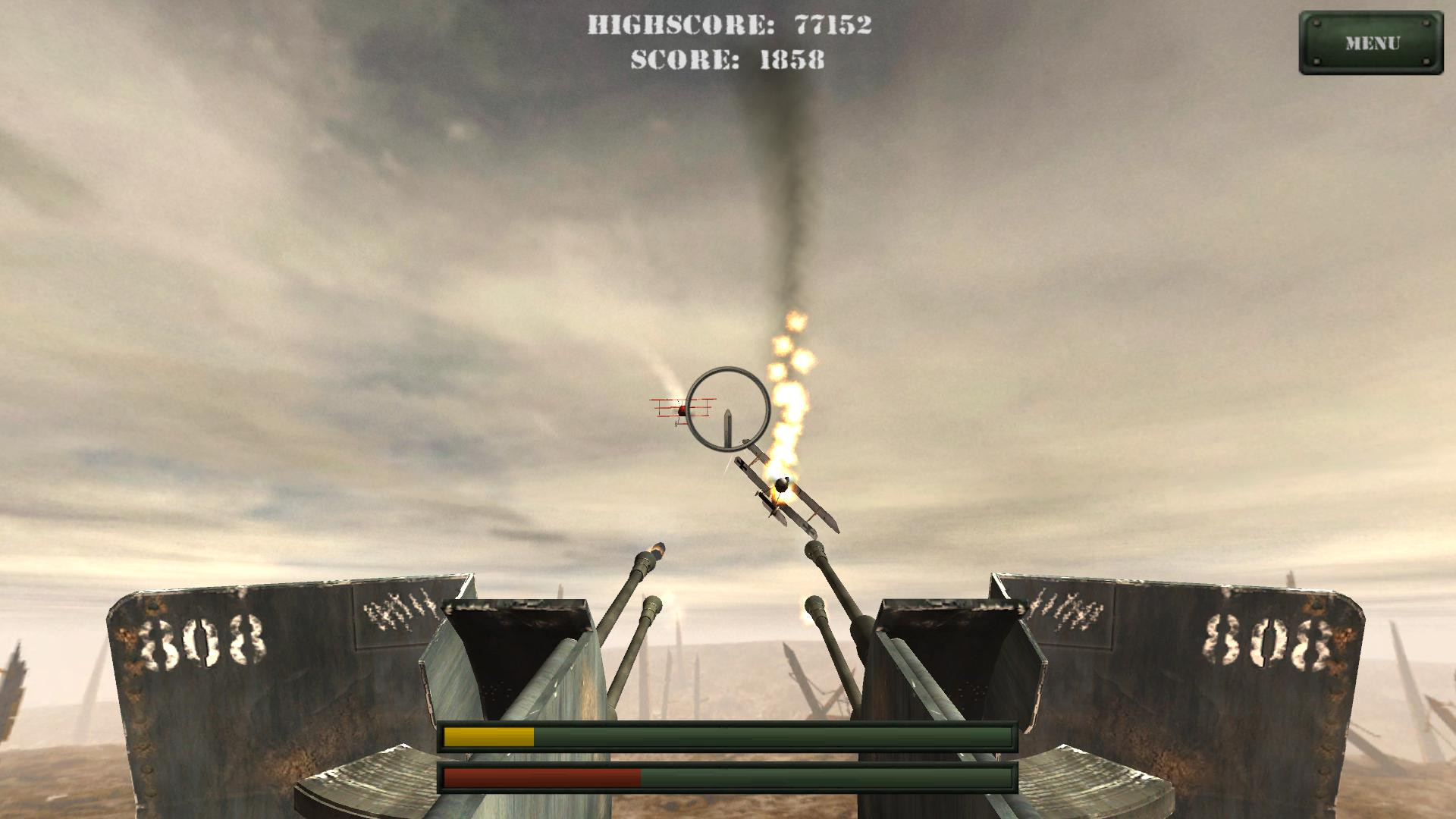Click the SCORE: 1858 label

click(728, 62)
